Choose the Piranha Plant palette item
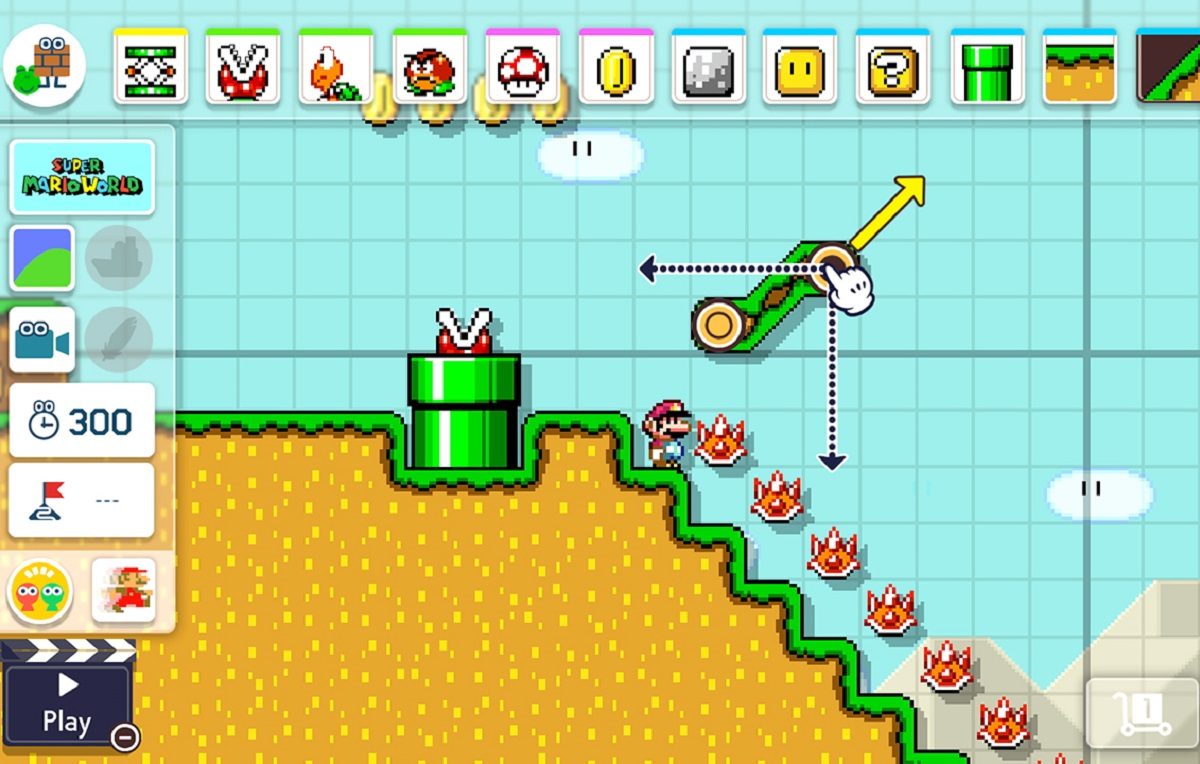 pos(243,68)
